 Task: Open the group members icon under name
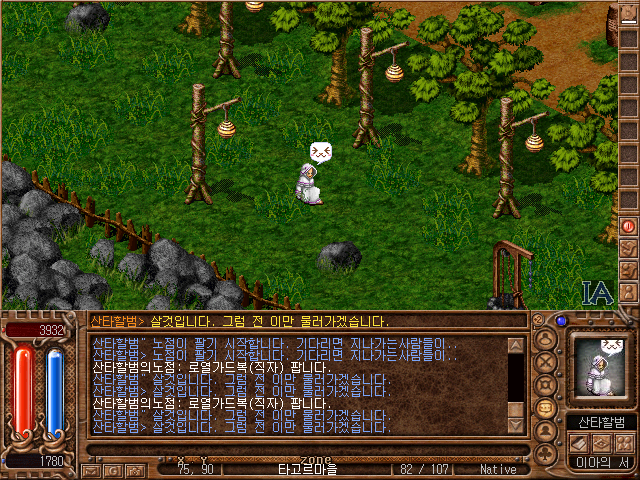[x=624, y=442]
